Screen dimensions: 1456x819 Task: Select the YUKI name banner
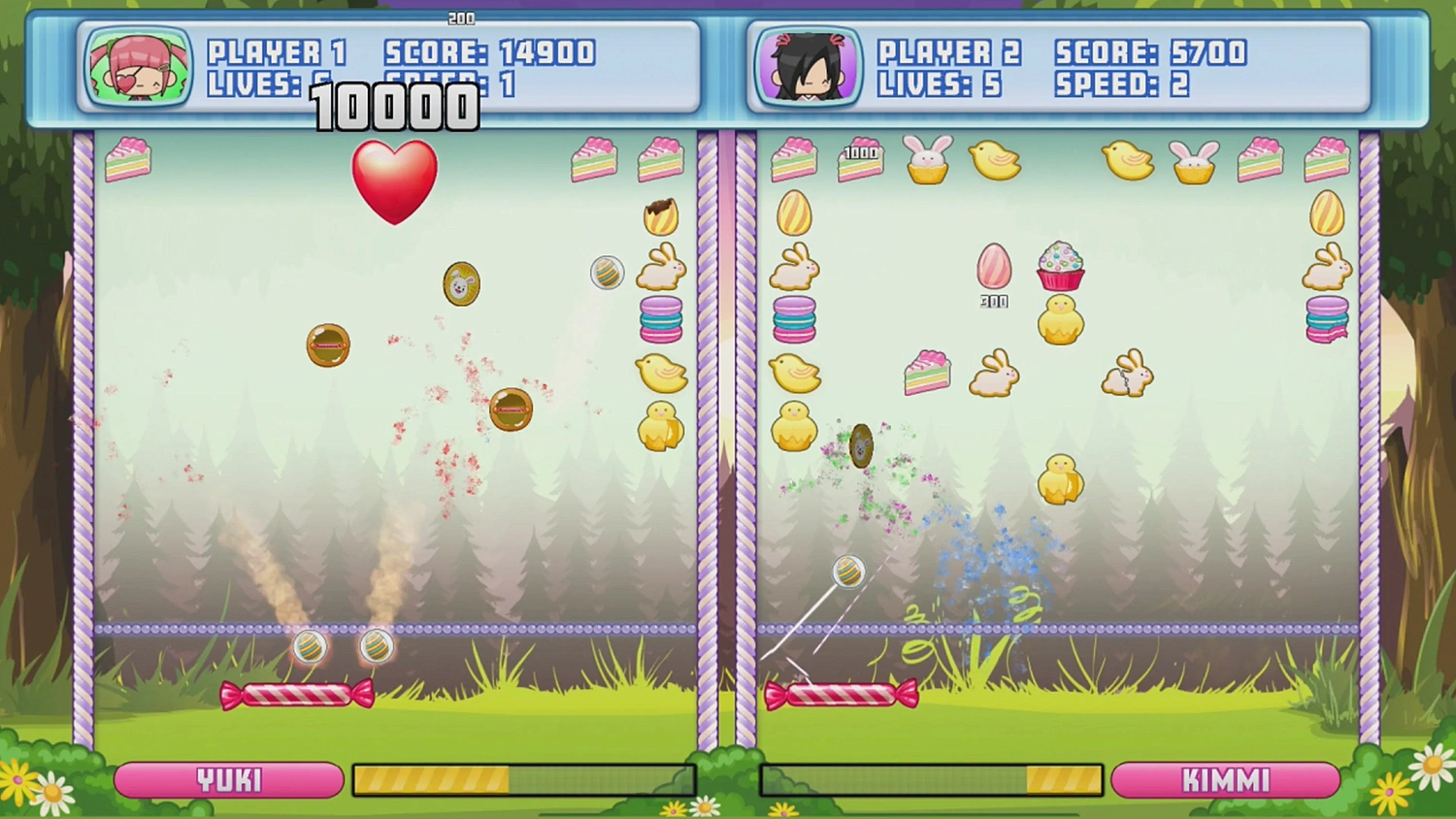(x=228, y=779)
